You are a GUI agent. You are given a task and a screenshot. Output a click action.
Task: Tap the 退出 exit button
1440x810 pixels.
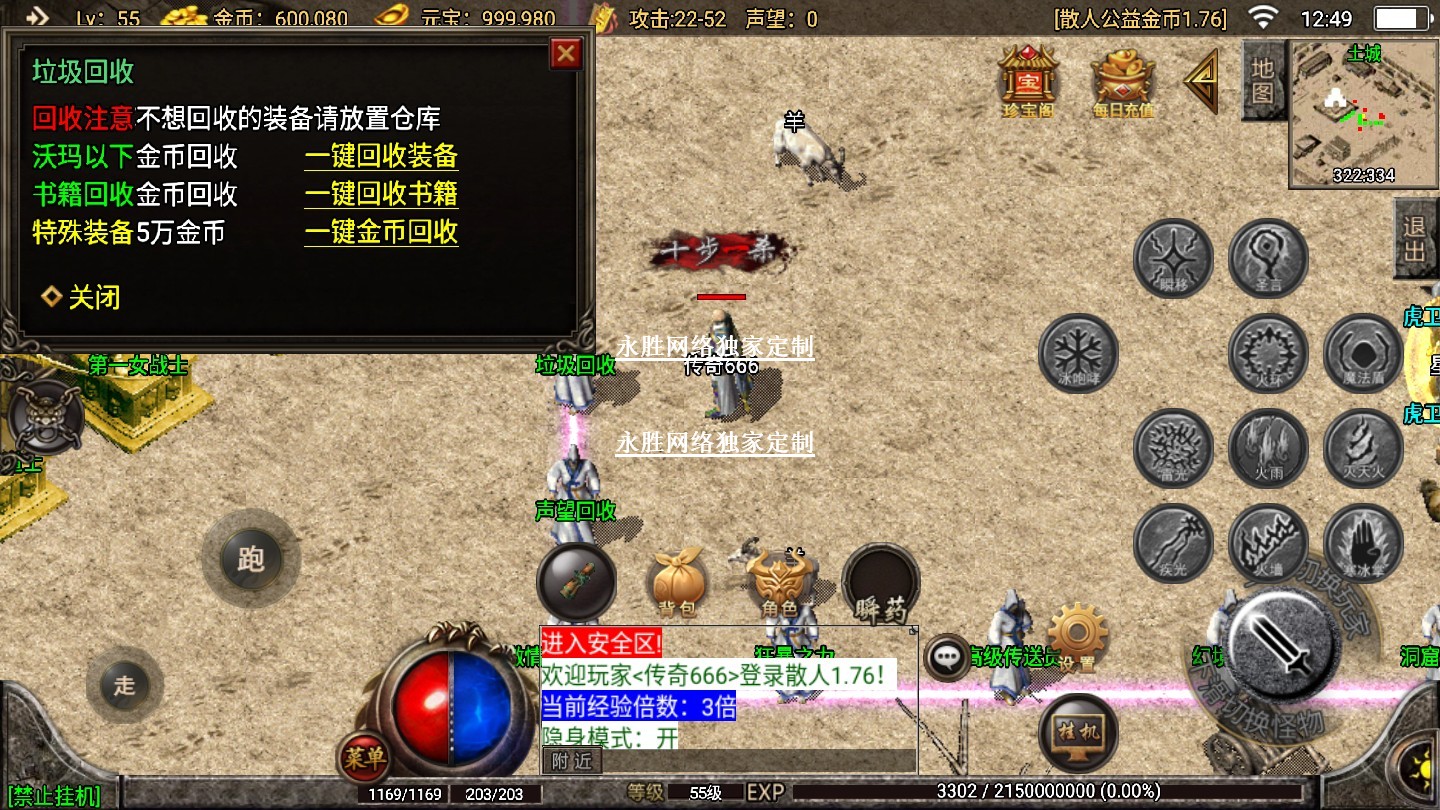click(1415, 238)
